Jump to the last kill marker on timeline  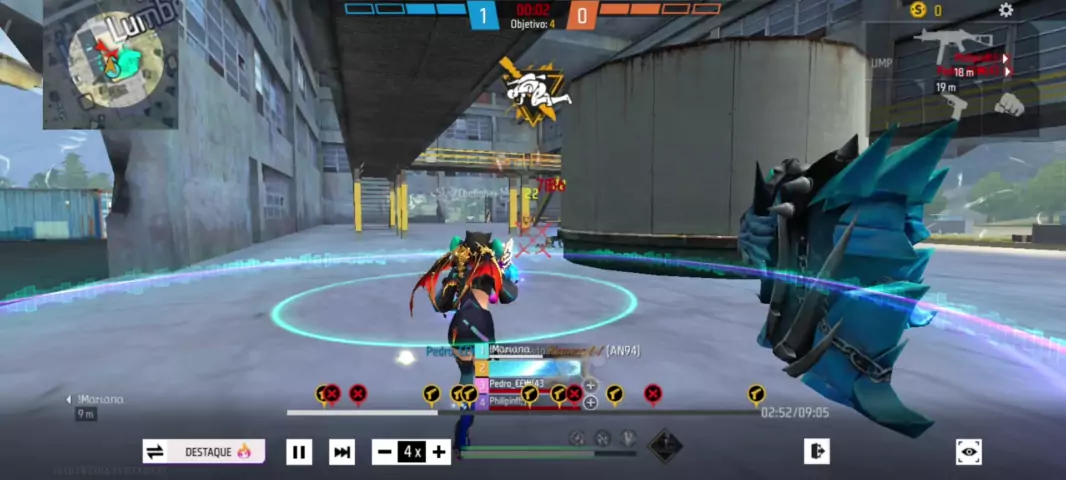coord(756,394)
